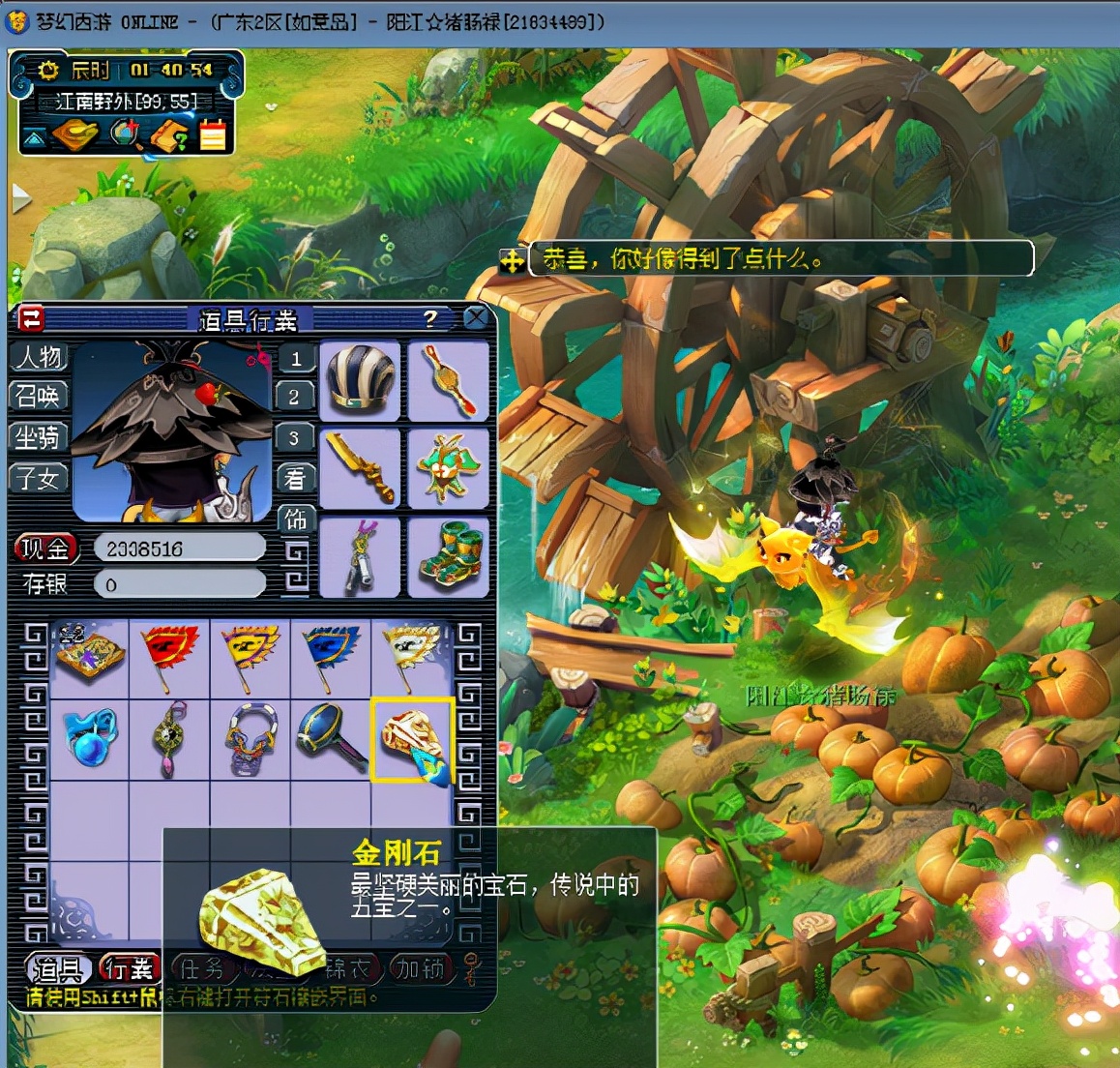Open the inventory help question mark
Viewport: 1120px width, 1068px height.
click(430, 318)
